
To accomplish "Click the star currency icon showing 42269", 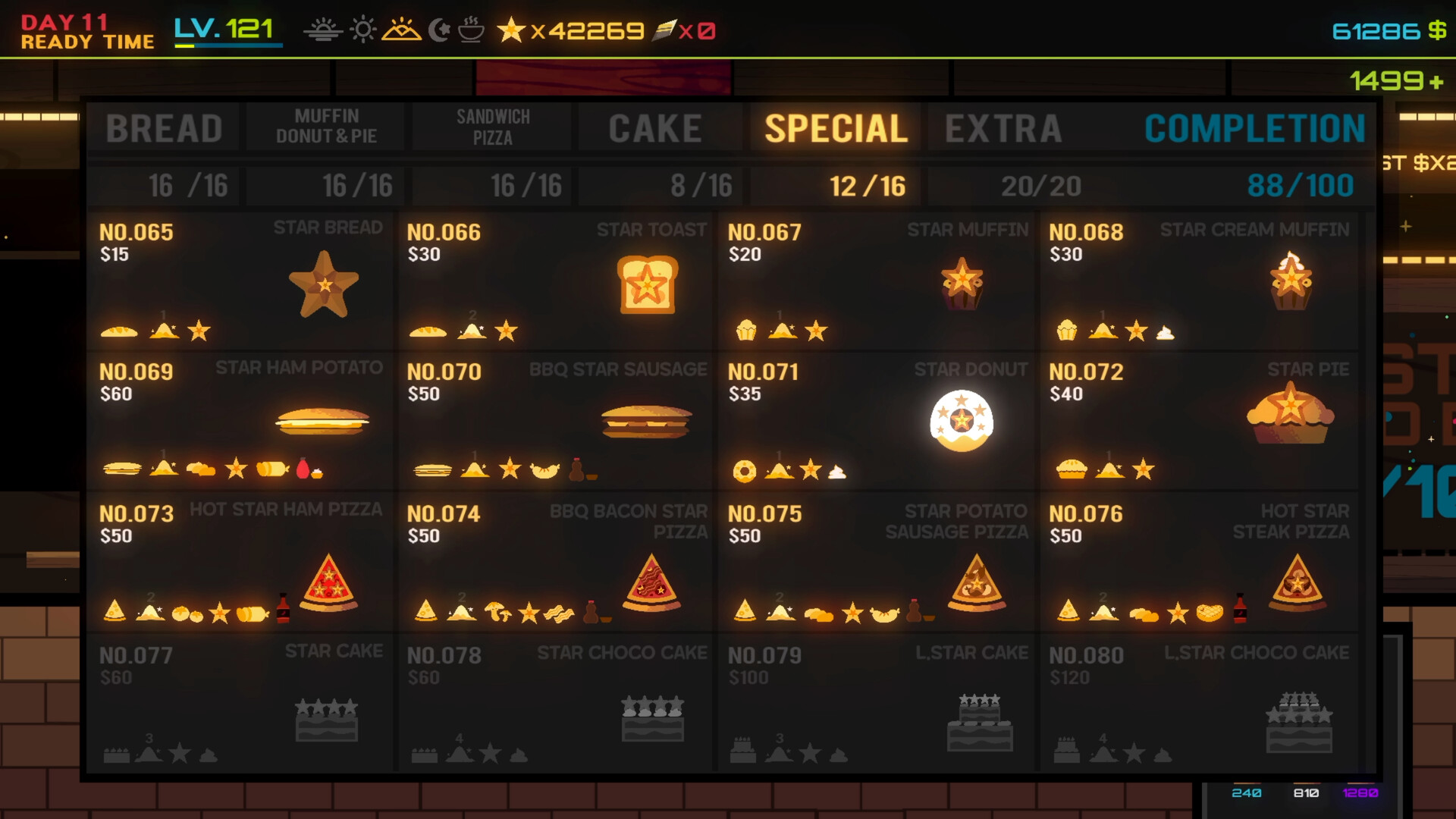I will (x=510, y=30).
